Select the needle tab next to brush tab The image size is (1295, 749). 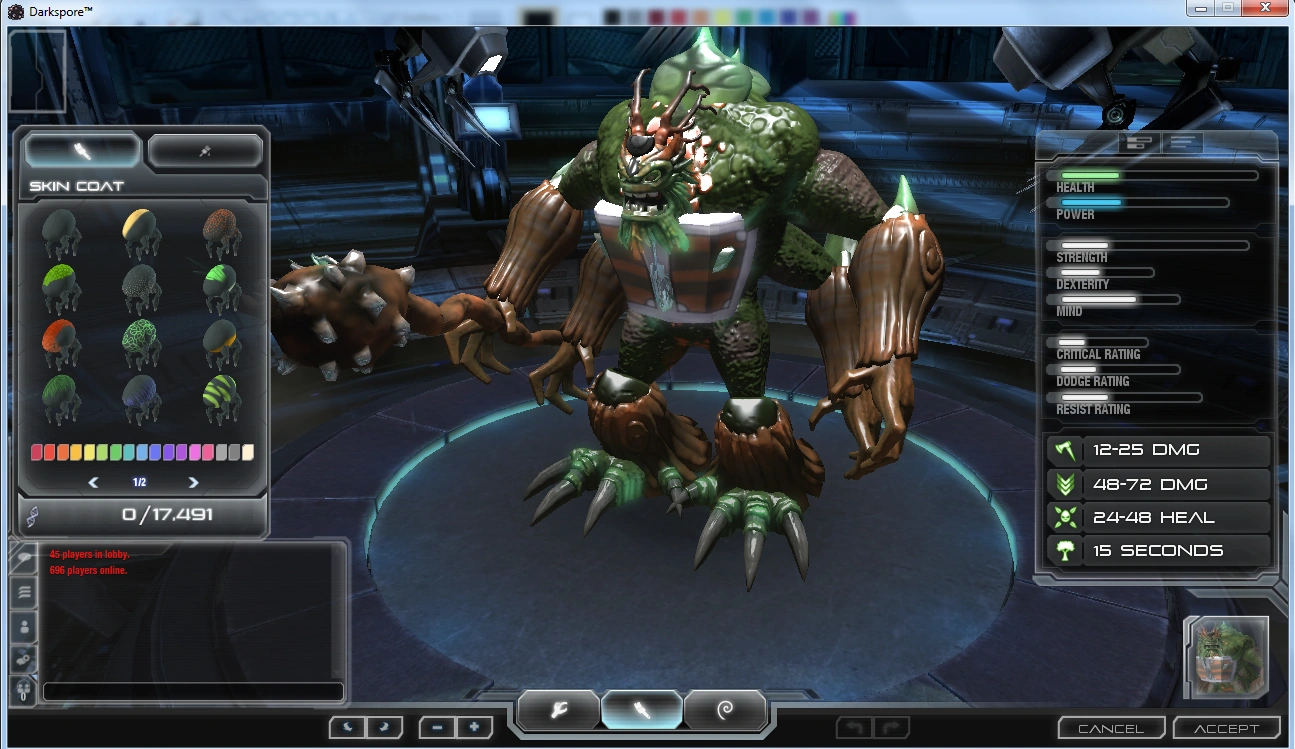point(205,148)
